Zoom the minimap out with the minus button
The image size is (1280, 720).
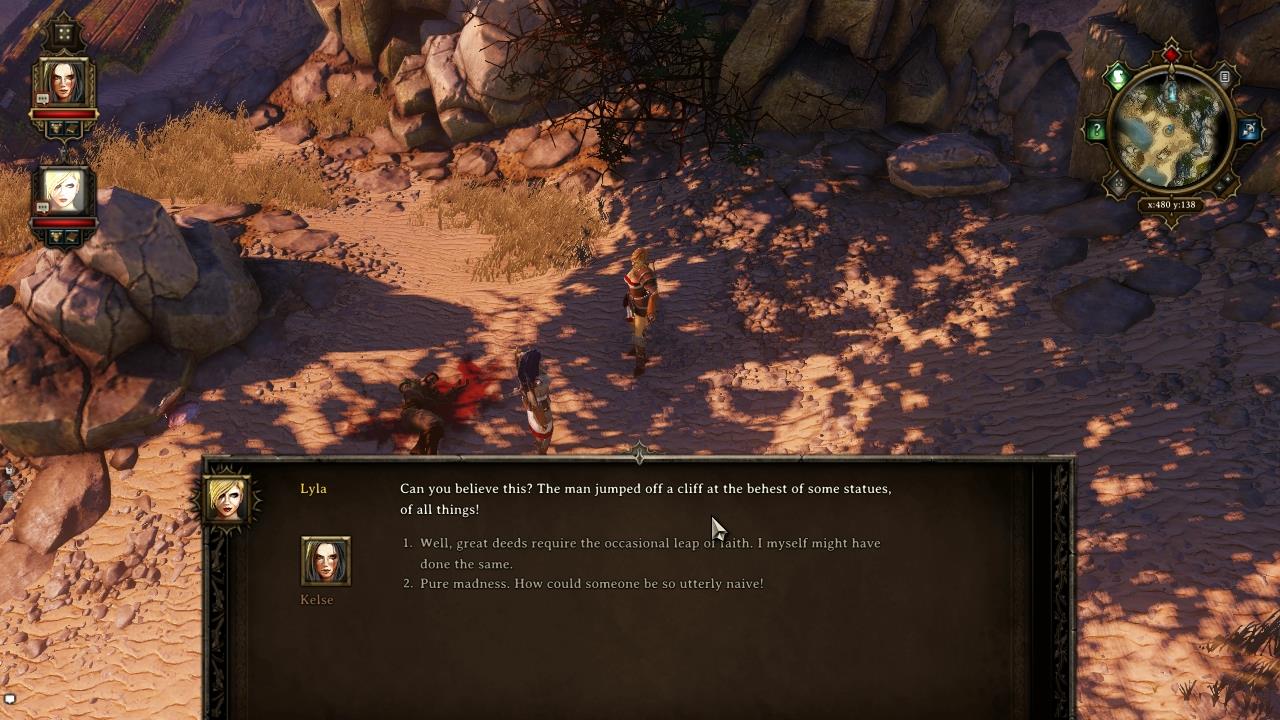coord(1219,188)
